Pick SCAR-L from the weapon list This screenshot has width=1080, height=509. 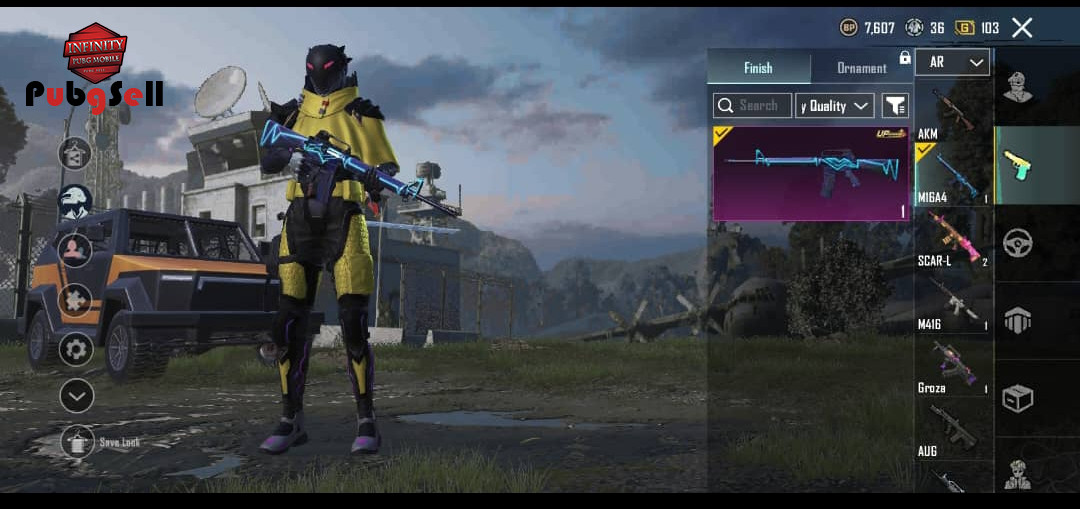tap(952, 240)
